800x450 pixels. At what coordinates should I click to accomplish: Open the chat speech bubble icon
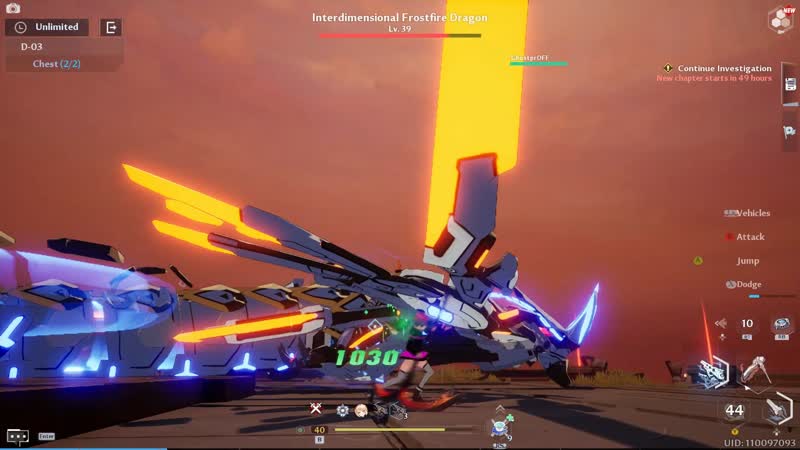(x=17, y=436)
